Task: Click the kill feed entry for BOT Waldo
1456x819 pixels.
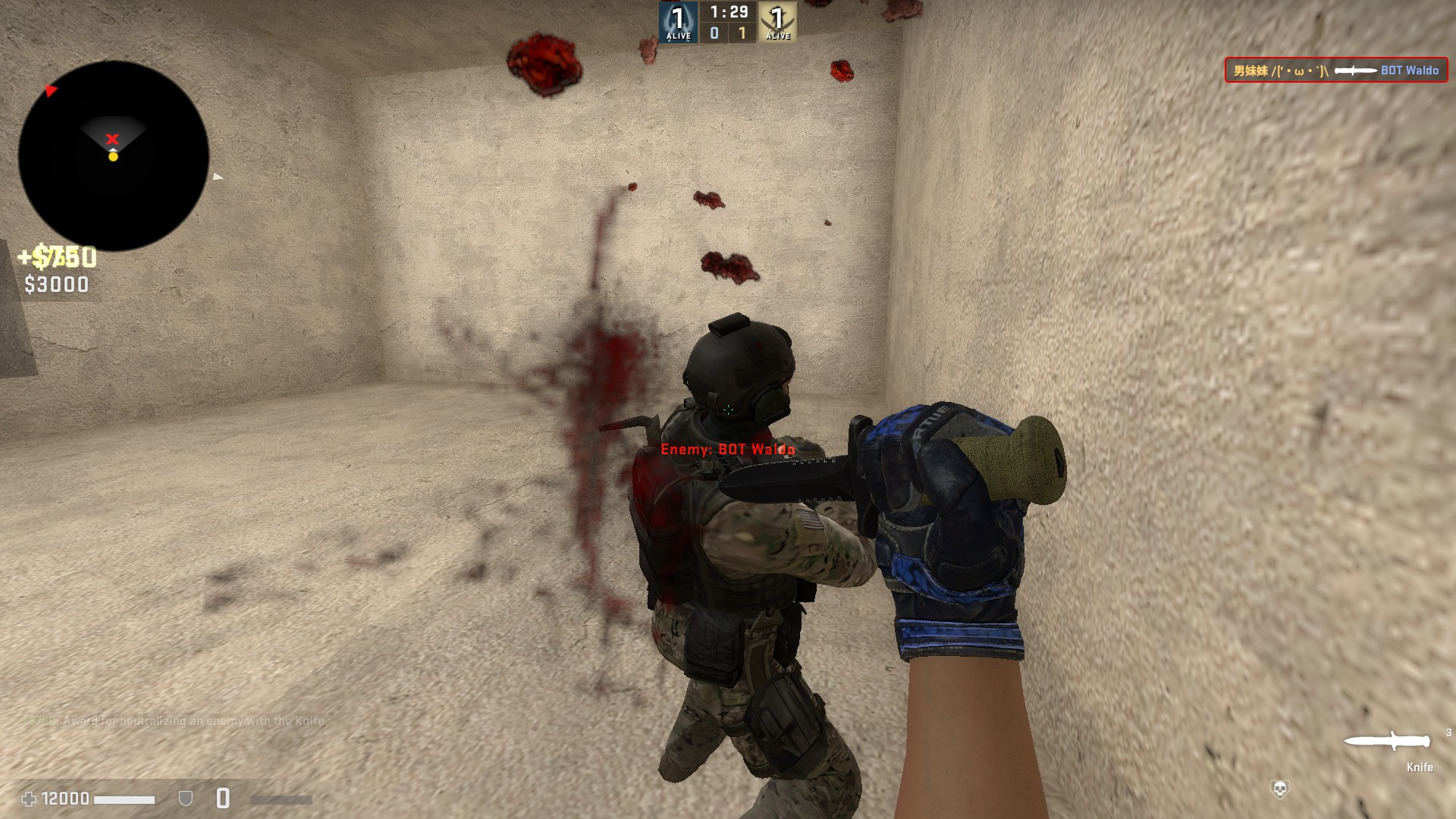Action: [1335, 71]
